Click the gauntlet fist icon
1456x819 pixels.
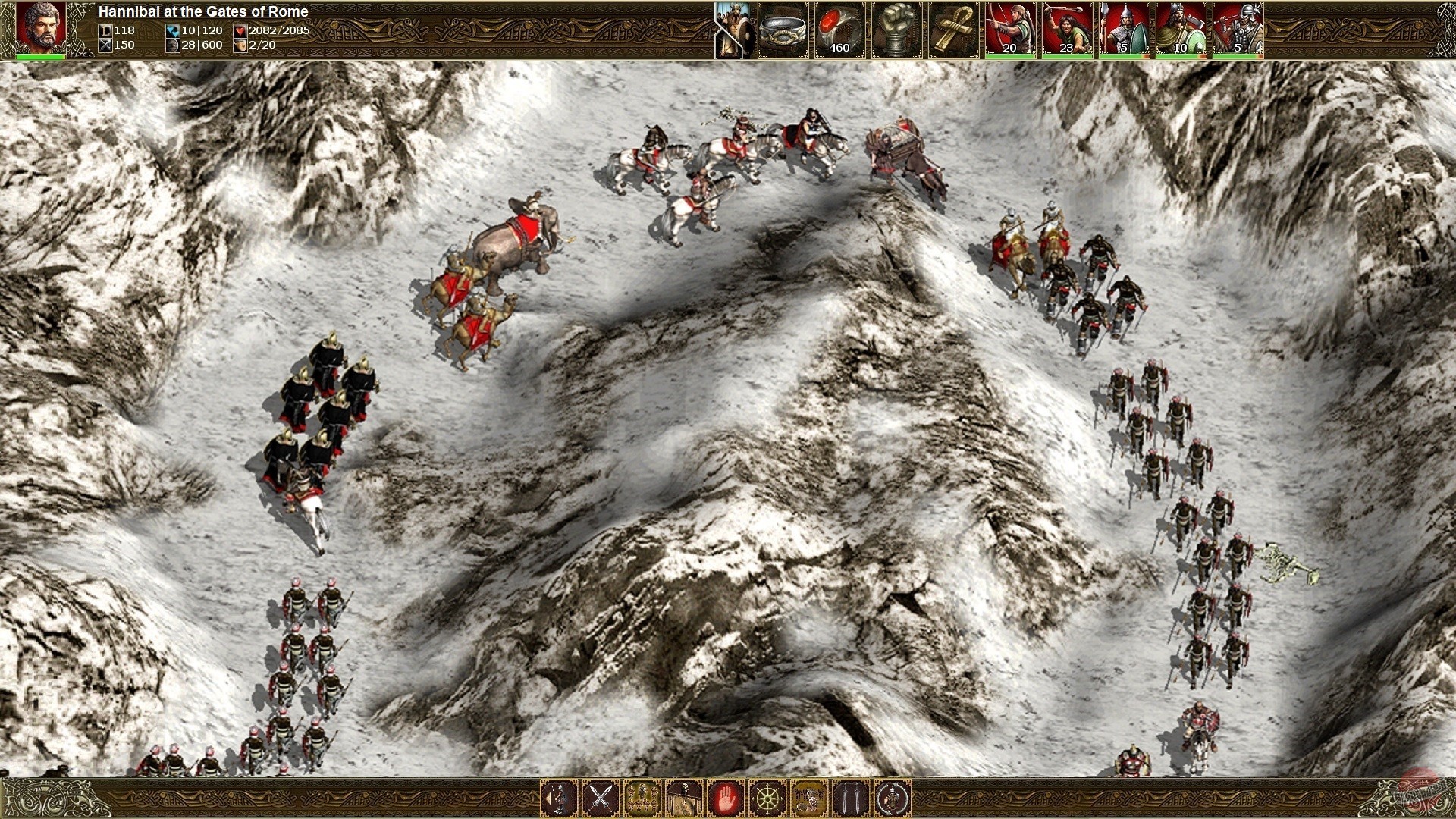(897, 30)
